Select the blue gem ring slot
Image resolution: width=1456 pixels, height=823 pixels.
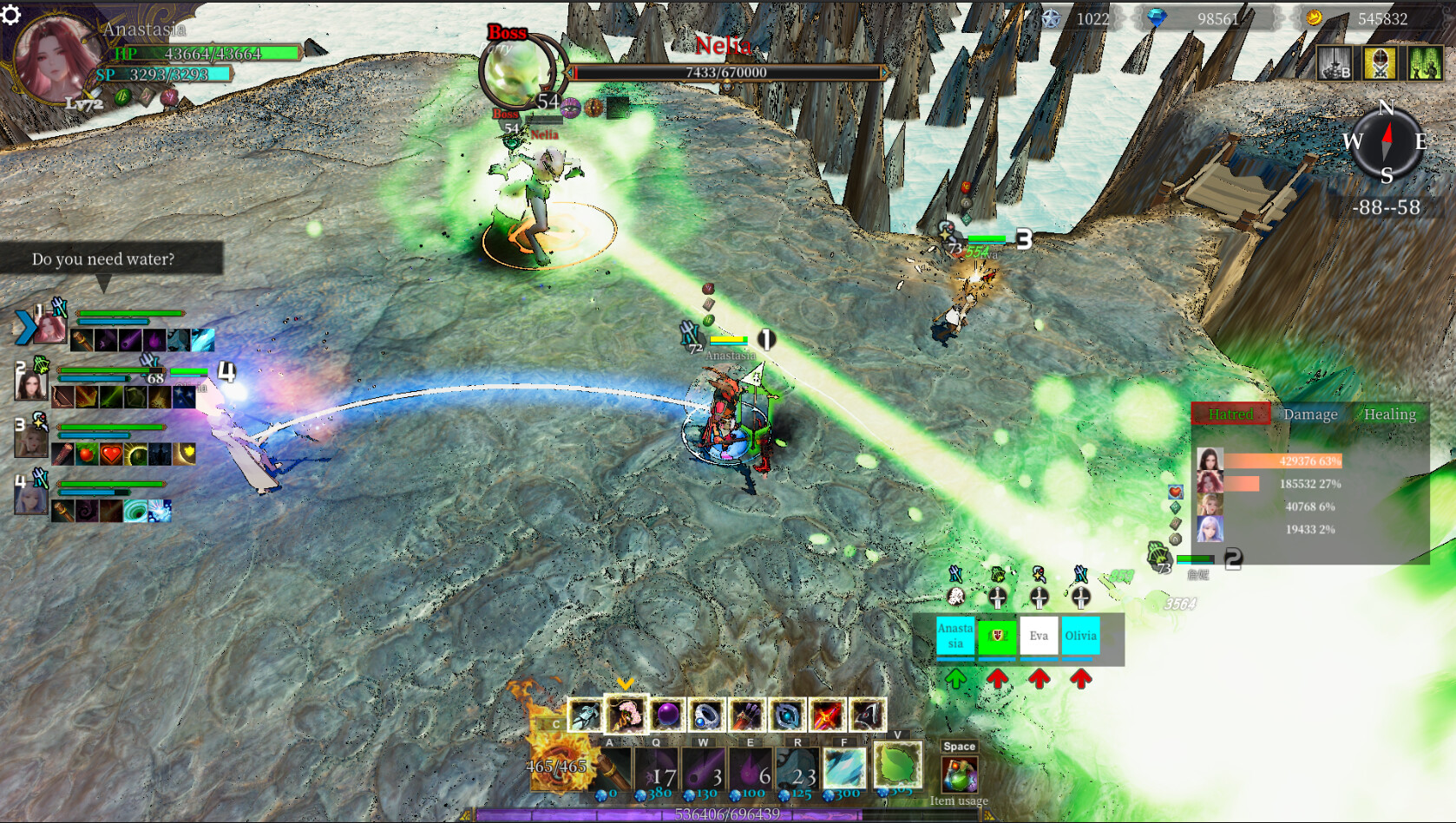tap(707, 715)
